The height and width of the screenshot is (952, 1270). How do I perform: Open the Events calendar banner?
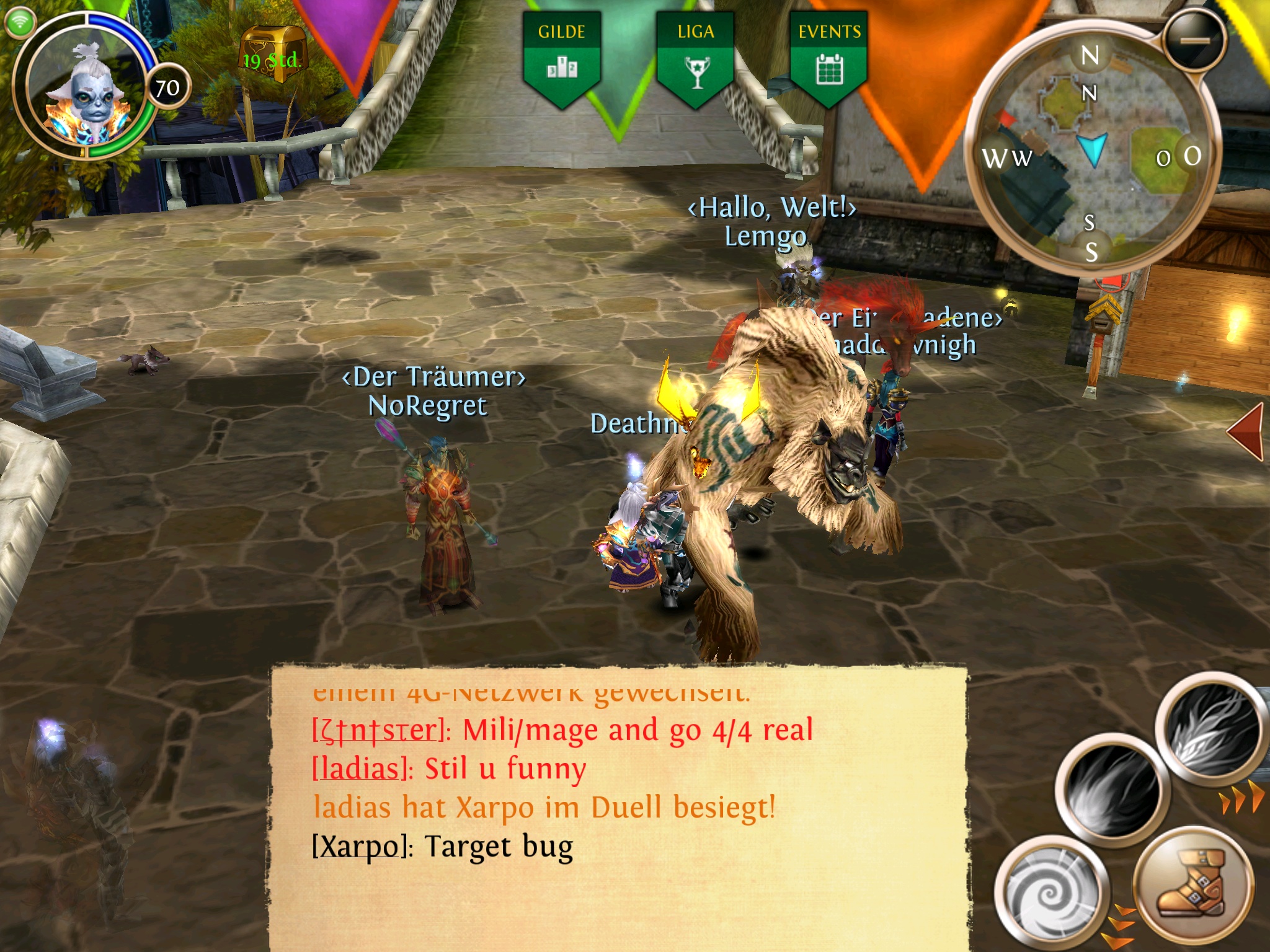(829, 57)
